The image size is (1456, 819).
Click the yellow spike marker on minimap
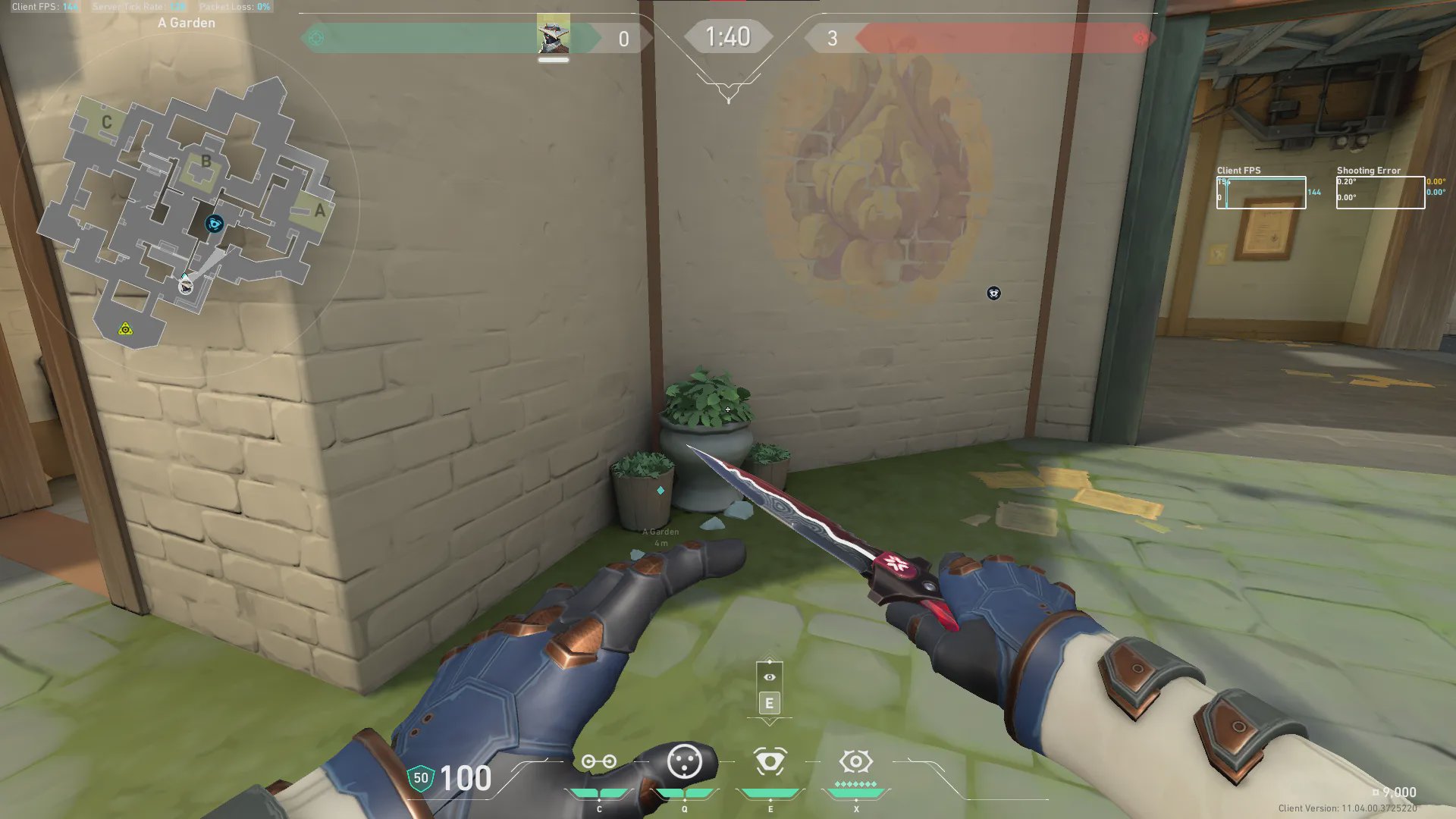tap(125, 329)
